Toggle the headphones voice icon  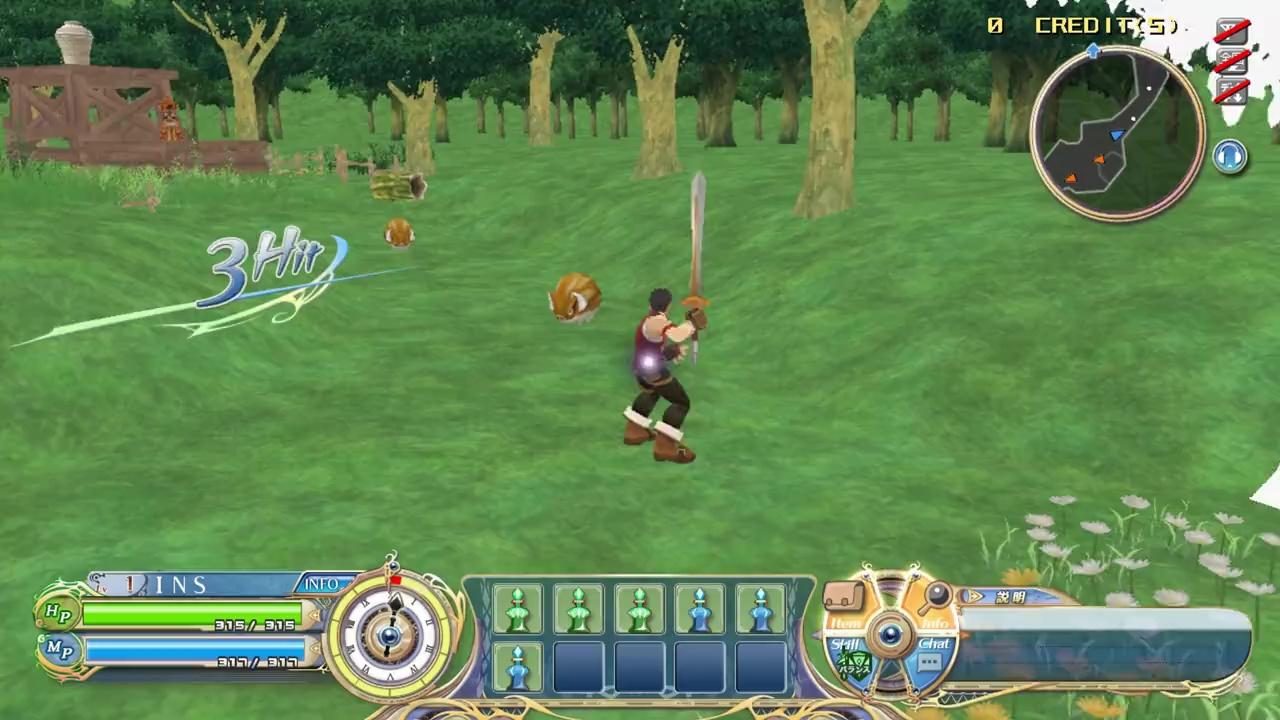tap(1230, 155)
